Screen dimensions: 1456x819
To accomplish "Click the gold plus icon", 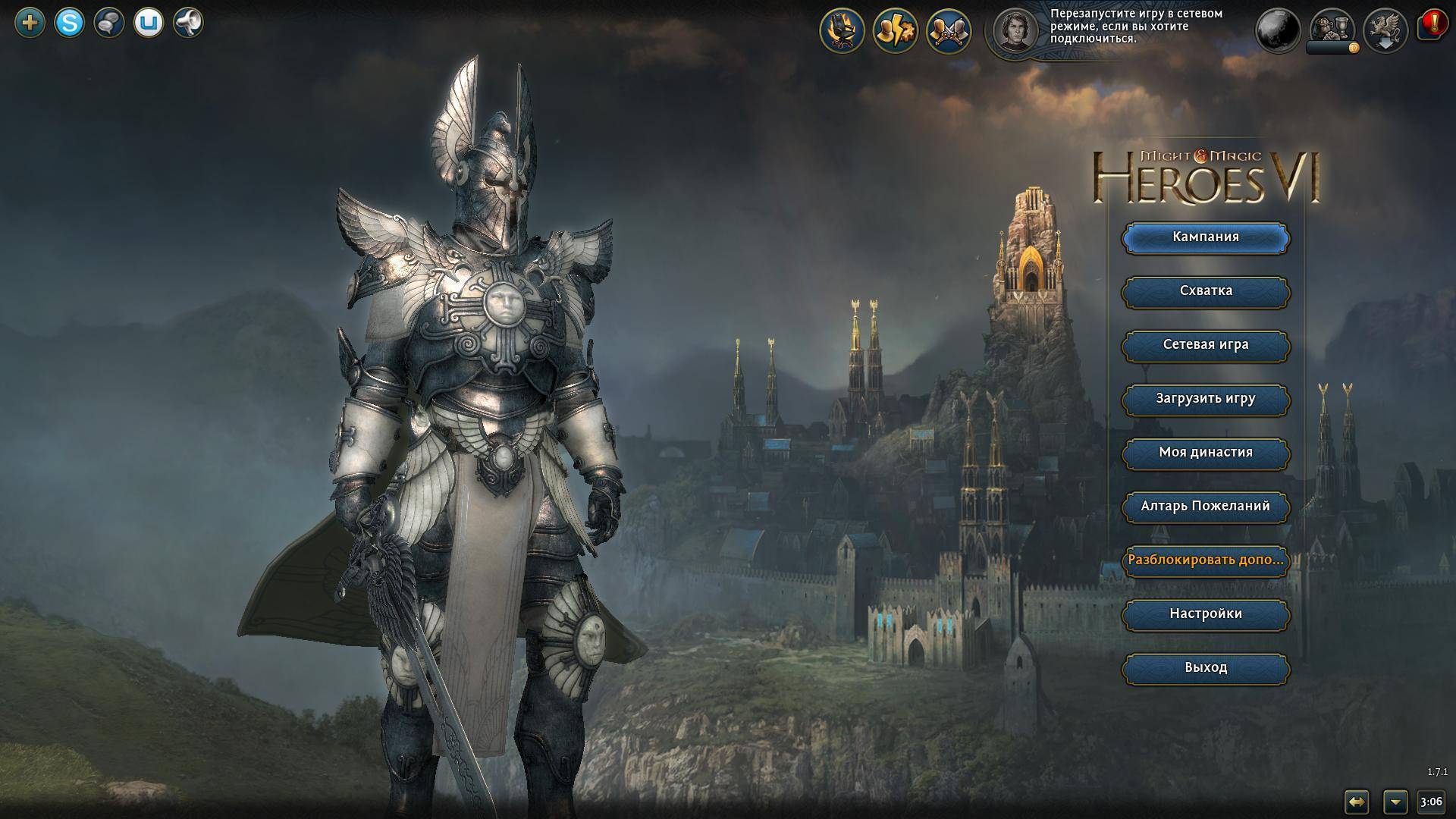I will click(x=30, y=23).
